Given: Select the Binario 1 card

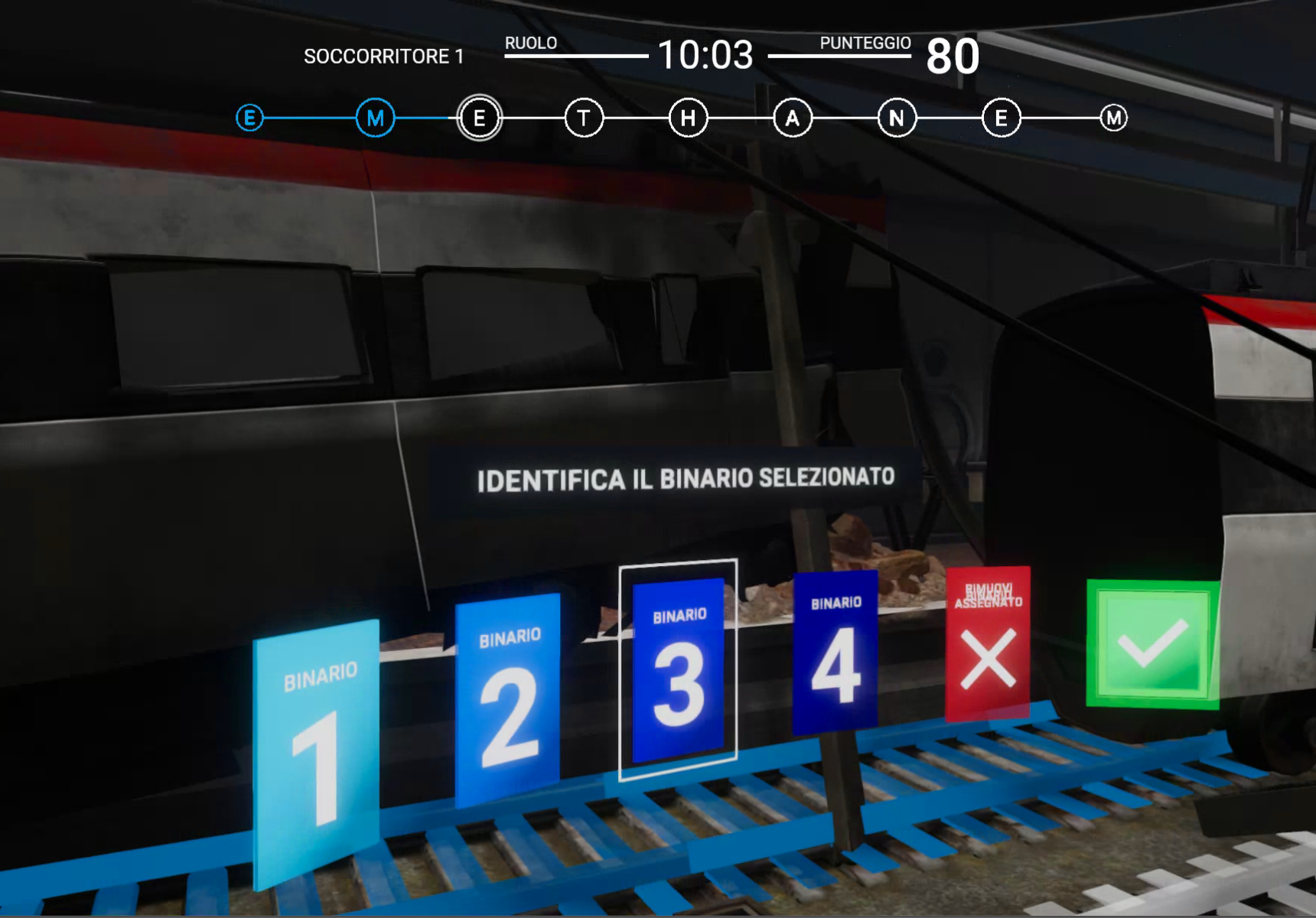Looking at the screenshot, I should click(x=316, y=754).
